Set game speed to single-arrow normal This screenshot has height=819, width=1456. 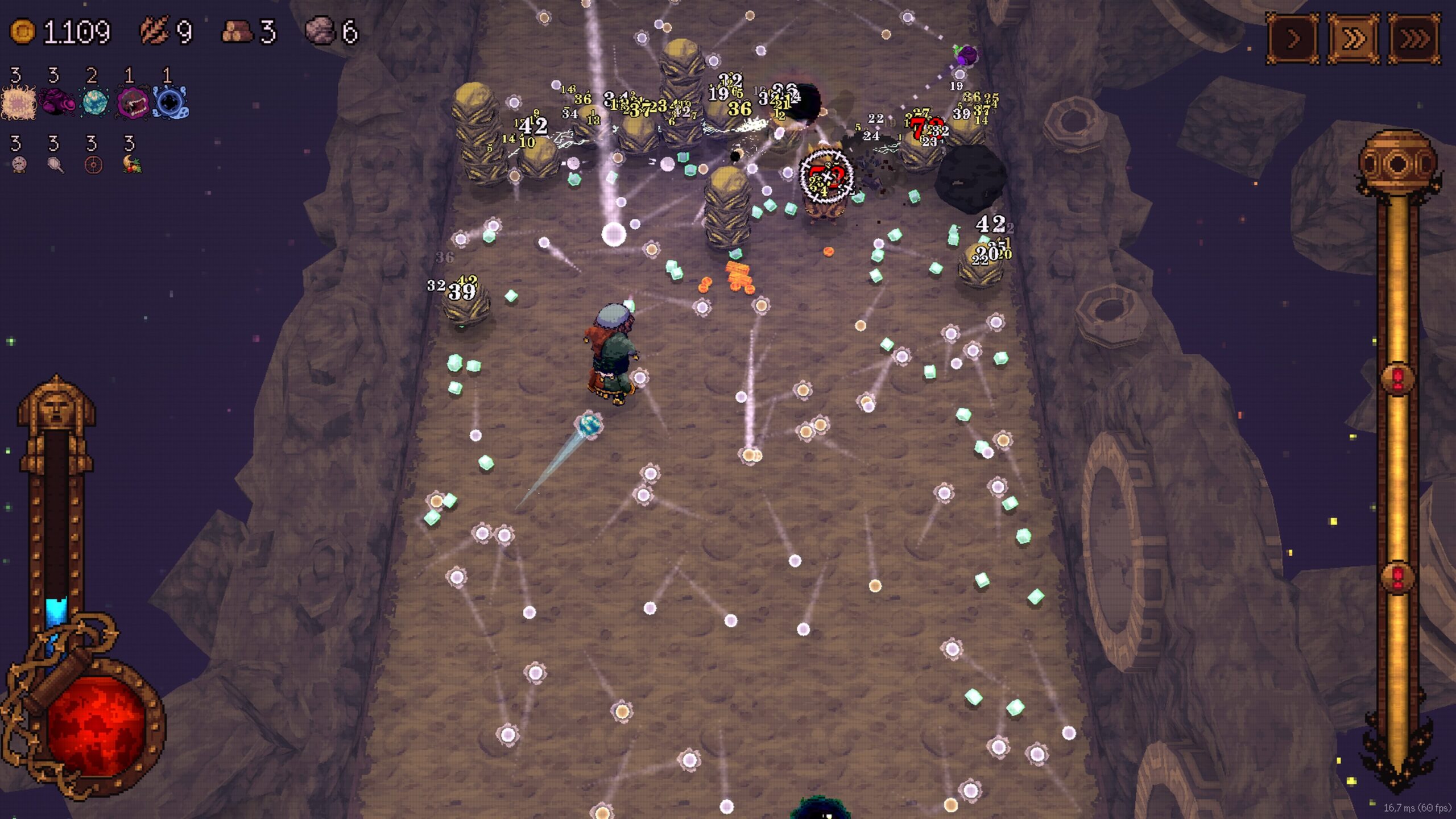[1292, 39]
